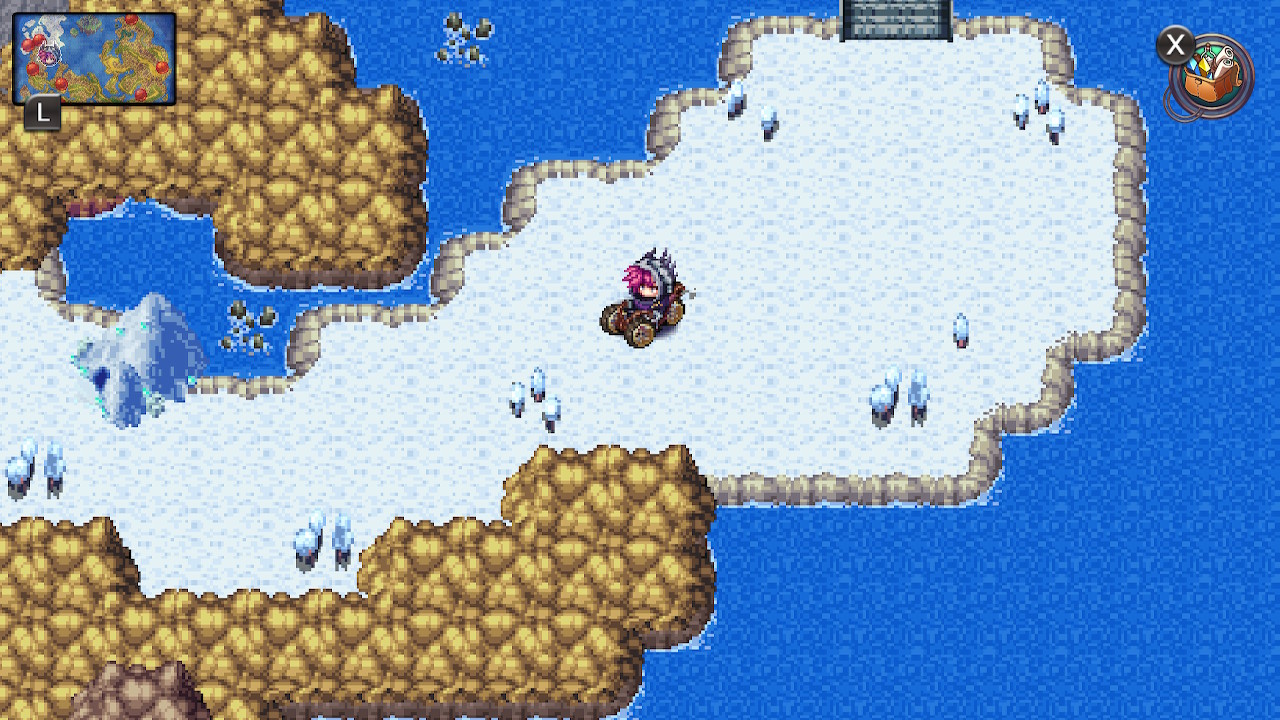This screenshot has height=720, width=1280.
Task: Click the player portrait on the minimap
Action: [x=48, y=55]
